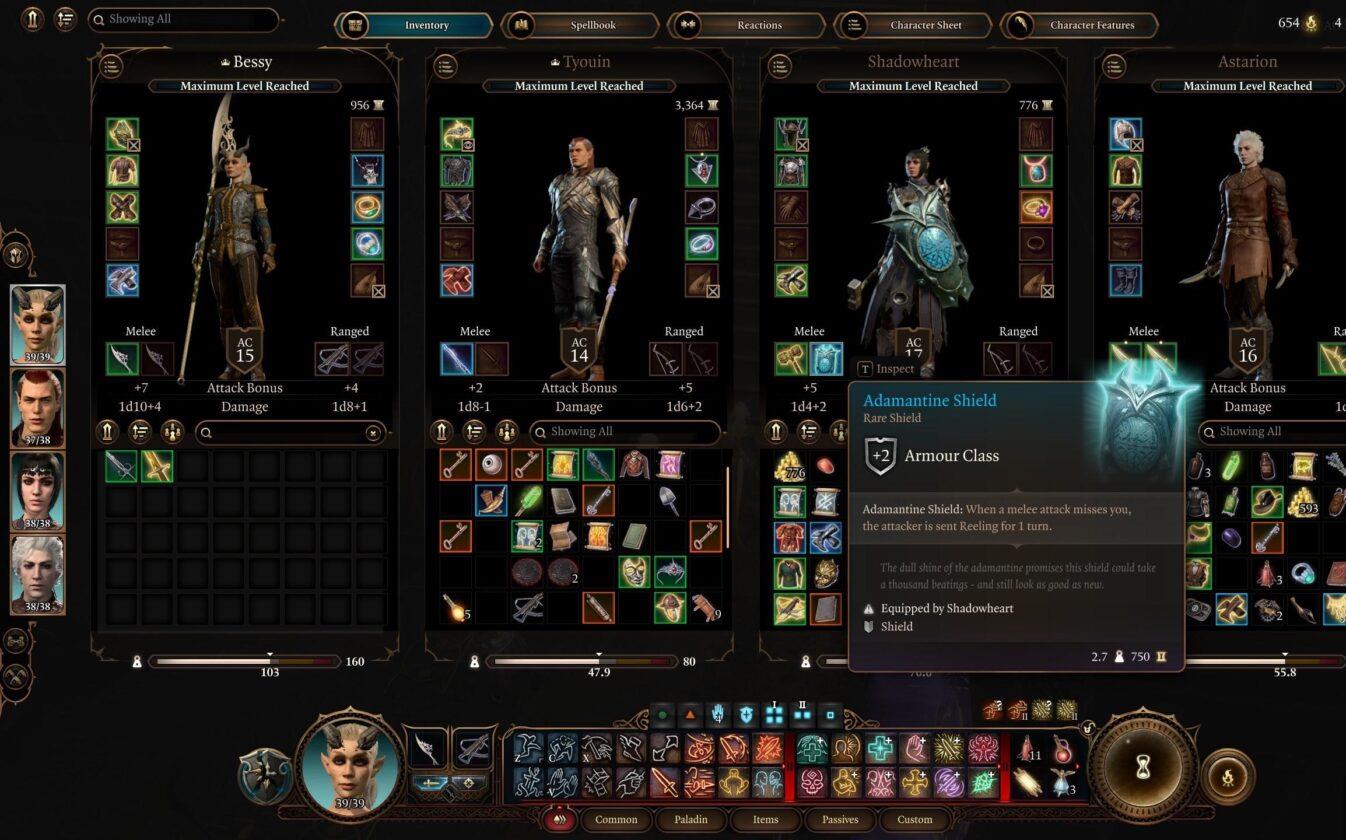
Task: Select the Inventory tab
Action: pos(427,25)
